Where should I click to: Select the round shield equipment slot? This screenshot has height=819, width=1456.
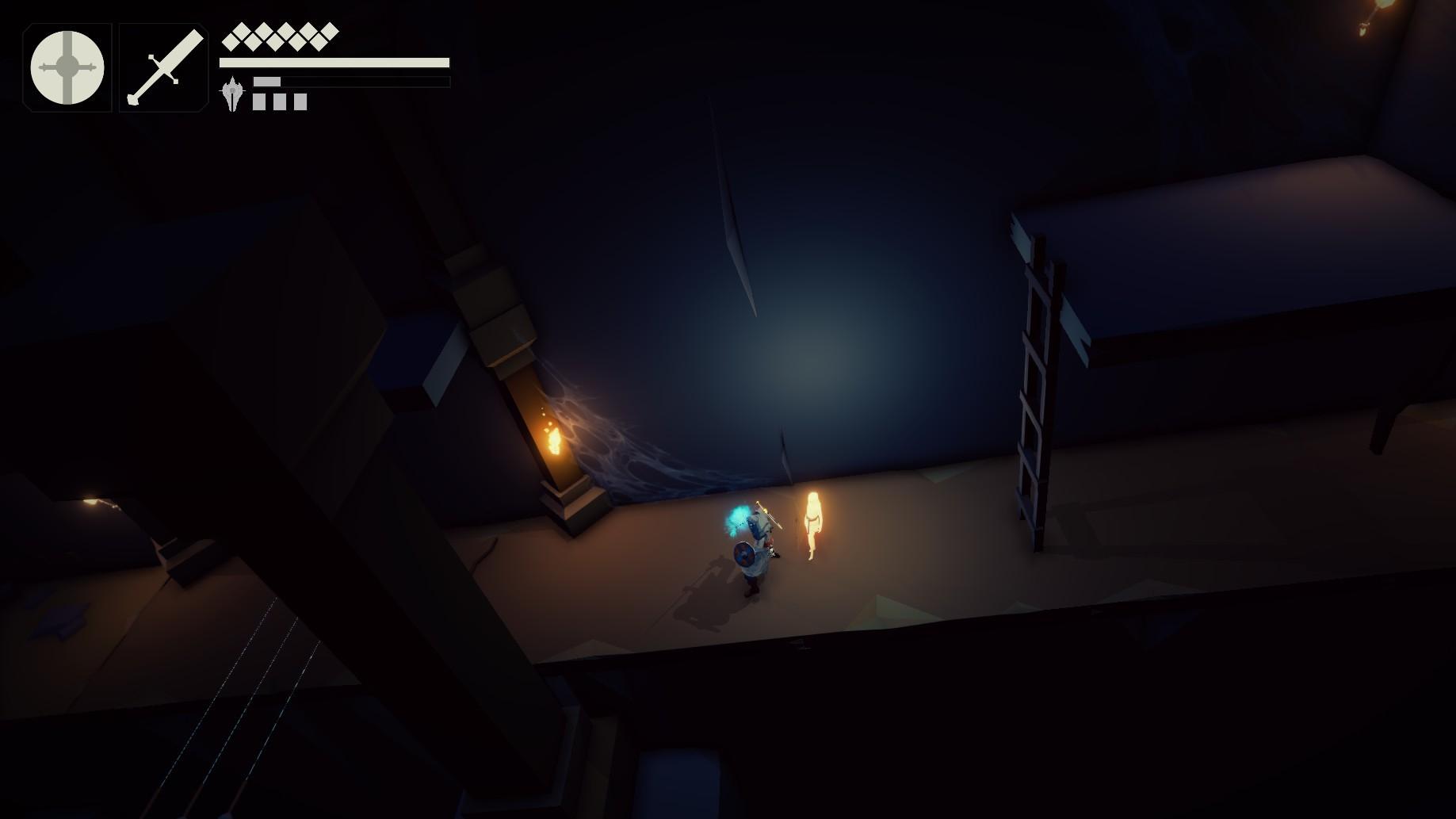(x=67, y=67)
